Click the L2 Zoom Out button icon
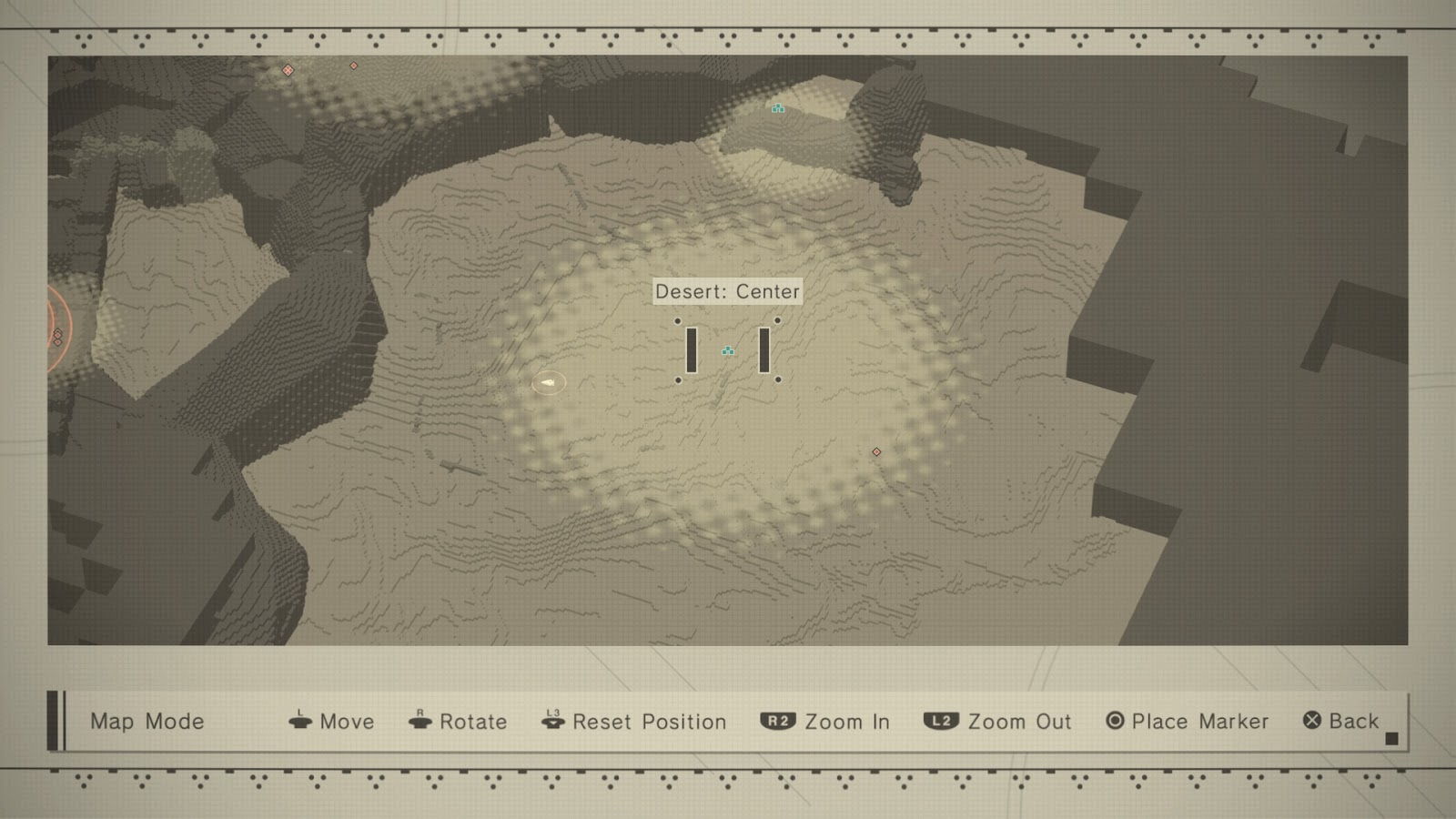Image resolution: width=1456 pixels, height=819 pixels. tap(942, 722)
